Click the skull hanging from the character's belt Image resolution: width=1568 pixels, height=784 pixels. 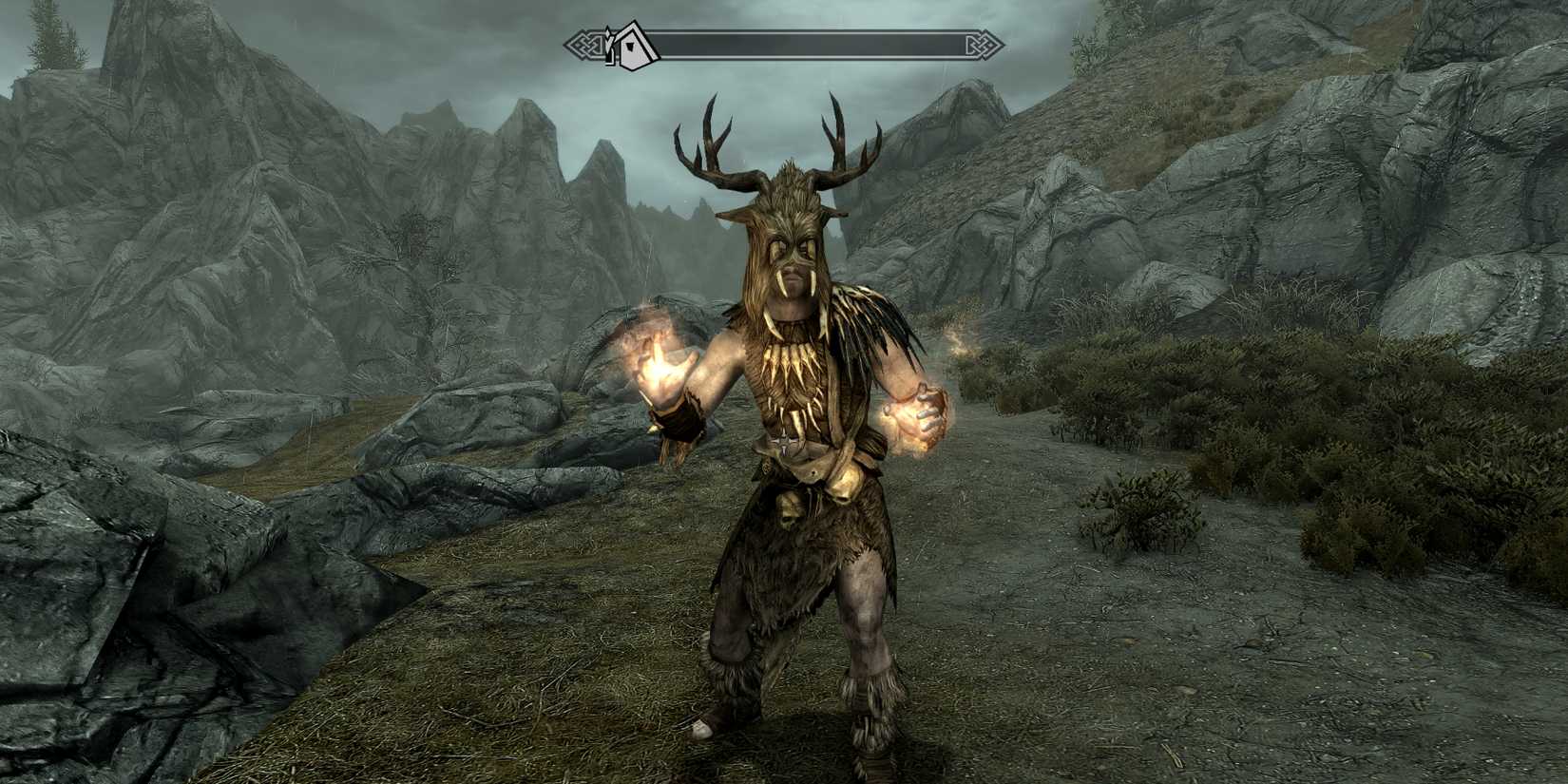coord(789,510)
